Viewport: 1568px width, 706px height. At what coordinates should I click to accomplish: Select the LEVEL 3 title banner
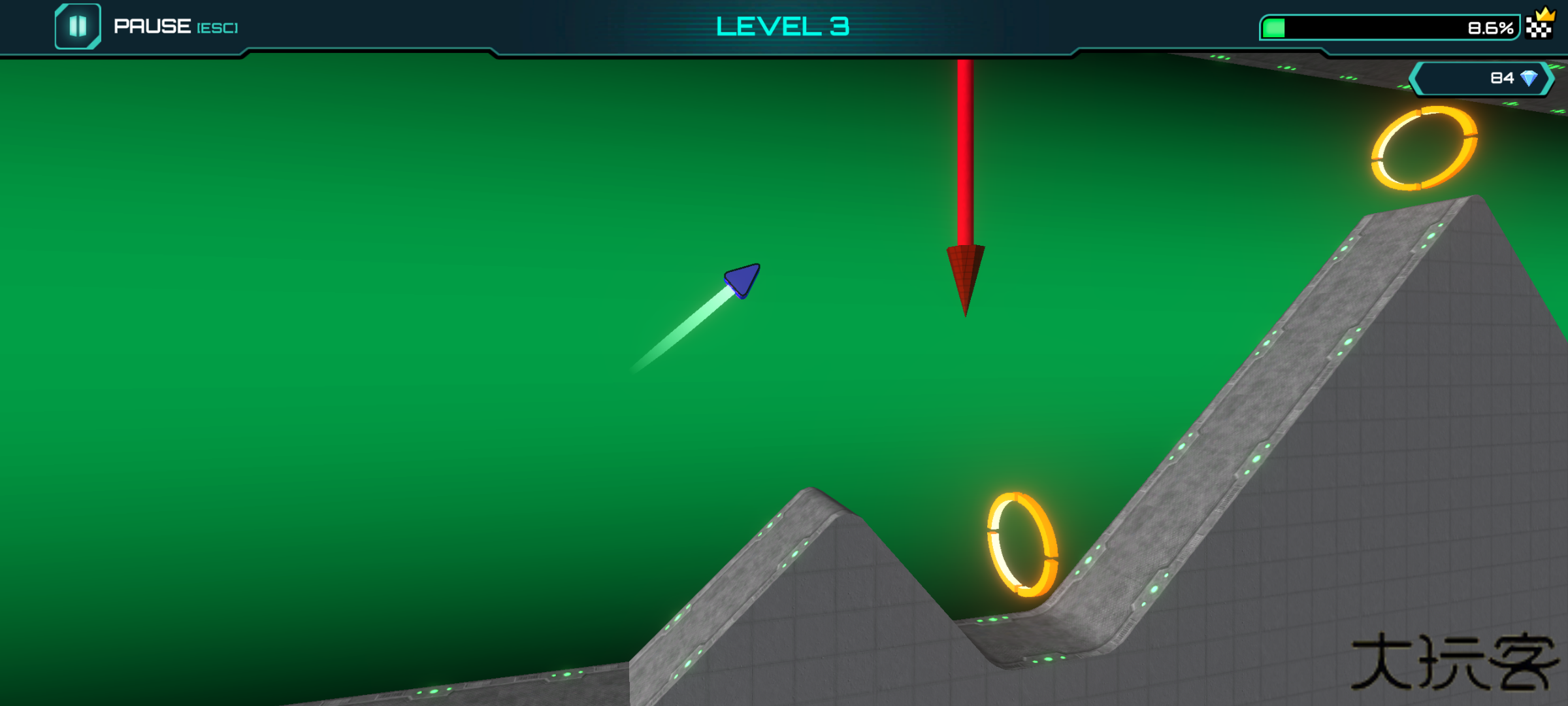pos(783,25)
